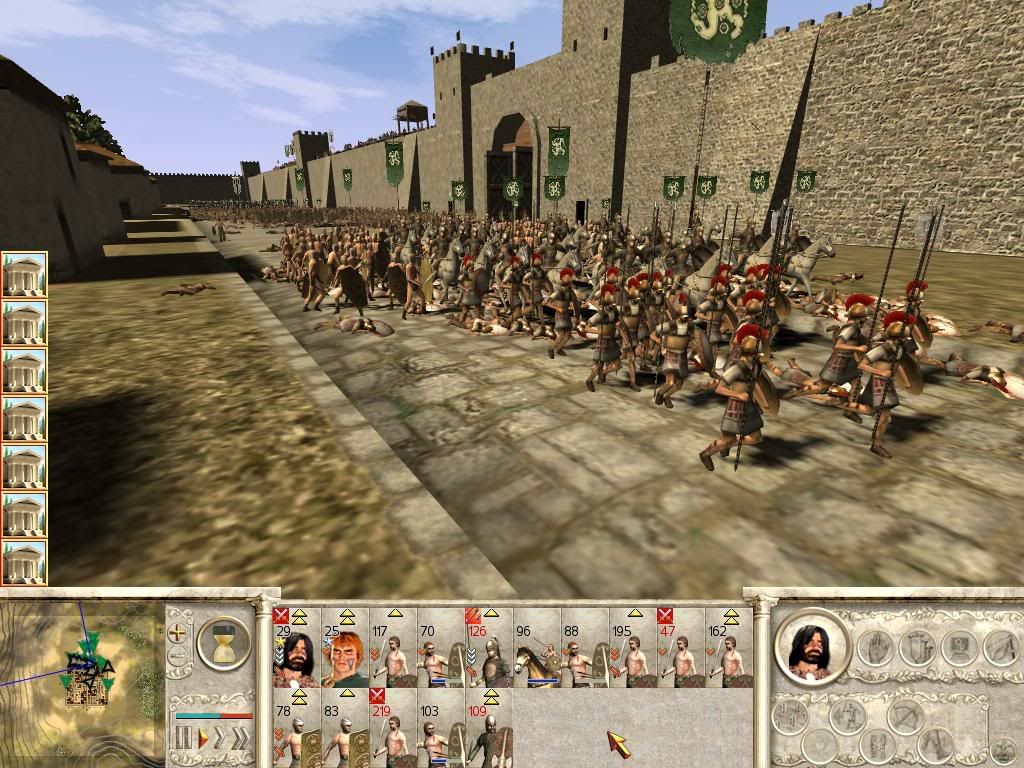Select the unit card showing 162 men
Viewport: 1024px width, 768px height.
[728, 649]
